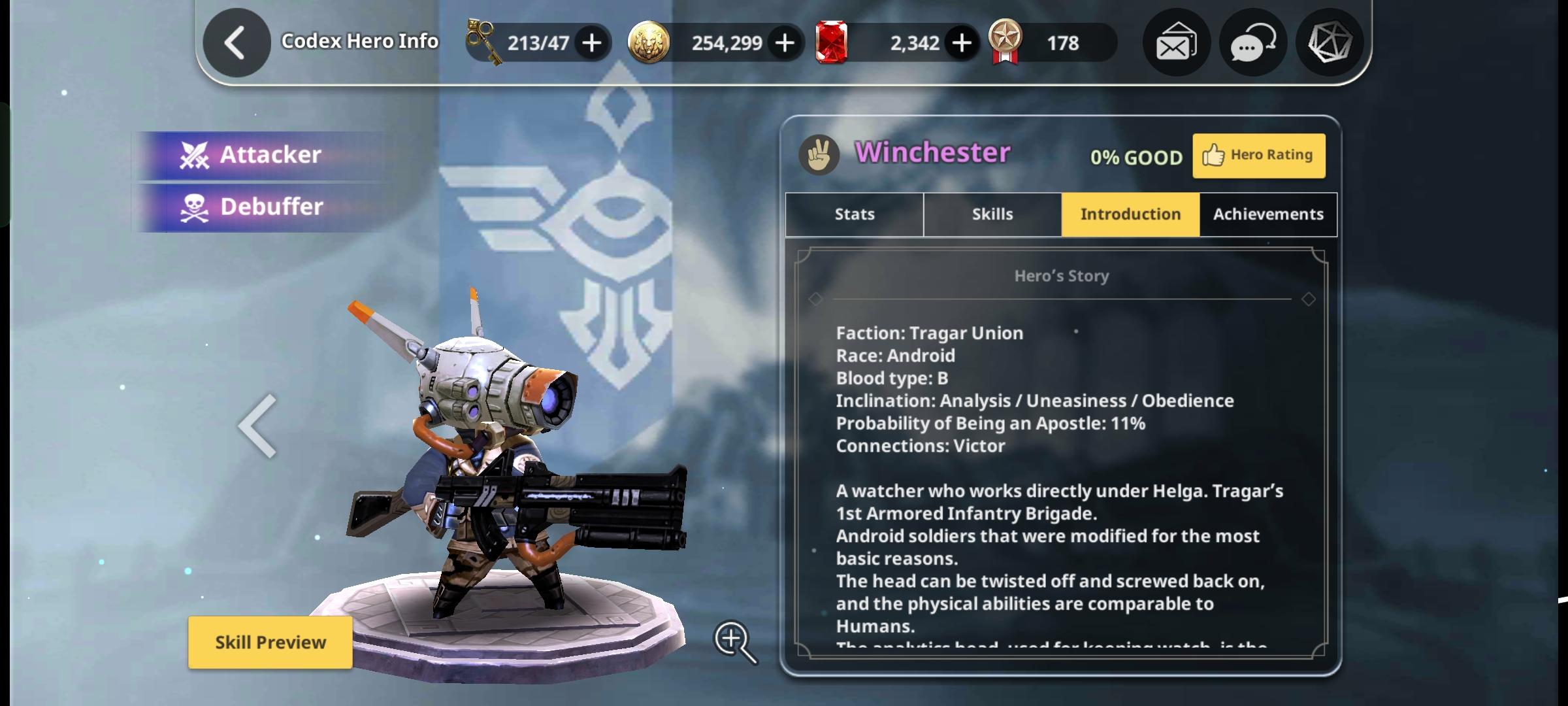Buy more red rubies with plus
The height and width of the screenshot is (706, 1568).
point(961,43)
